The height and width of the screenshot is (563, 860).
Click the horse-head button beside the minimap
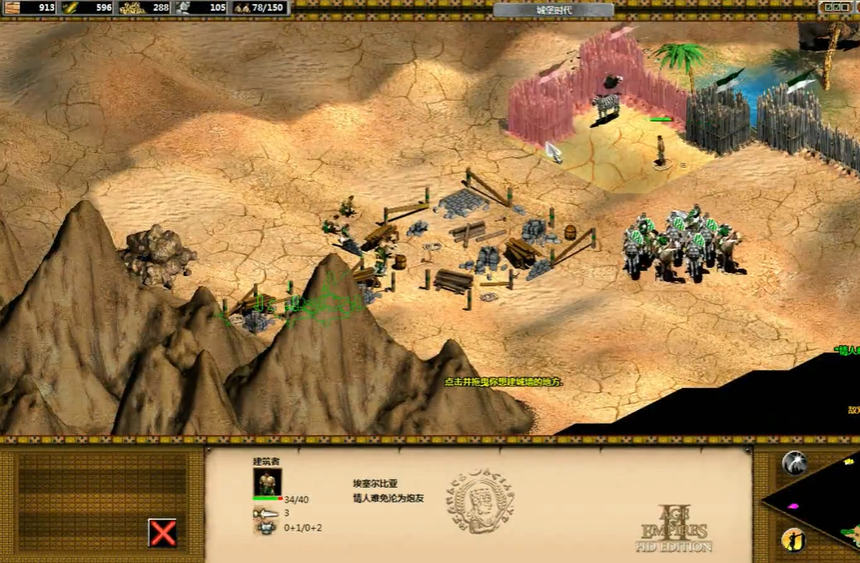[794, 462]
